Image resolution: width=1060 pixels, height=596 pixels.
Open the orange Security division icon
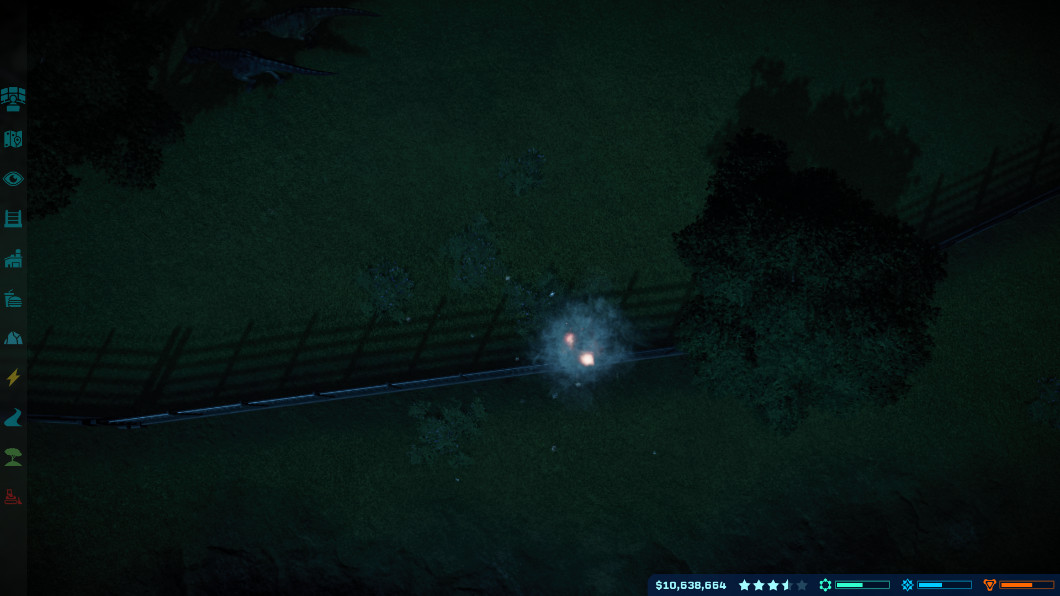coord(990,585)
